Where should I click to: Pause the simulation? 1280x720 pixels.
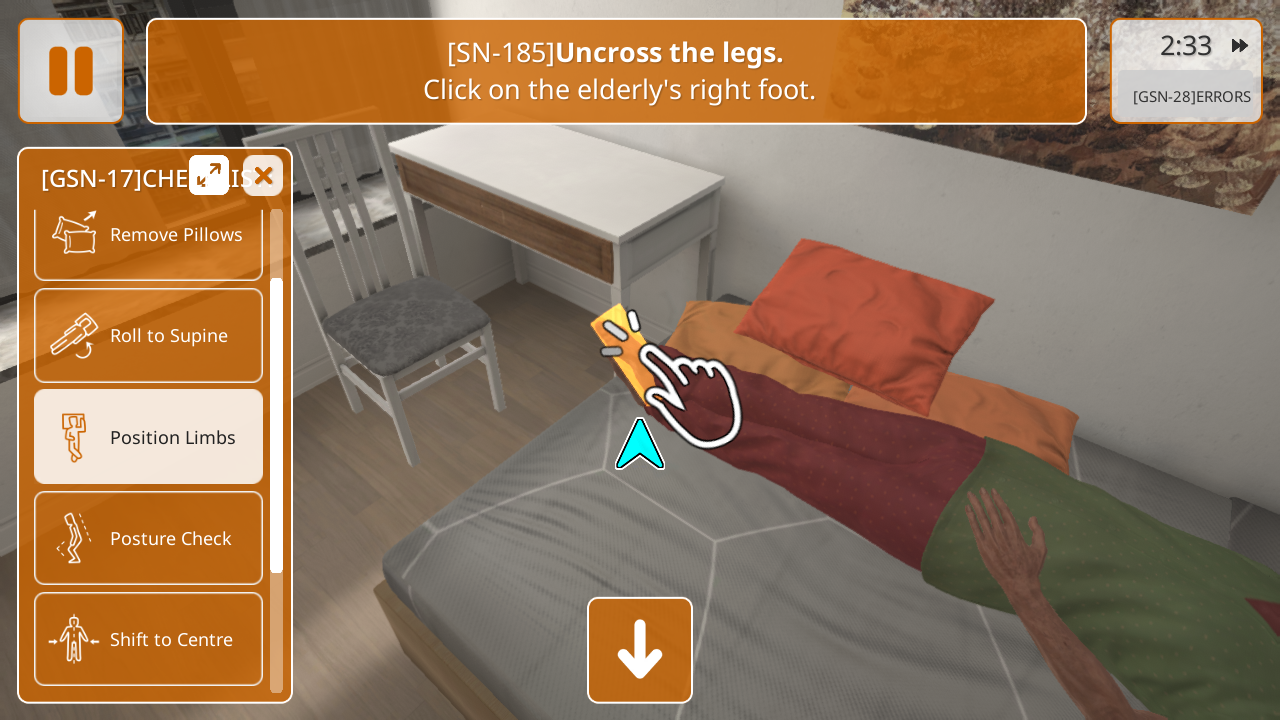71,71
